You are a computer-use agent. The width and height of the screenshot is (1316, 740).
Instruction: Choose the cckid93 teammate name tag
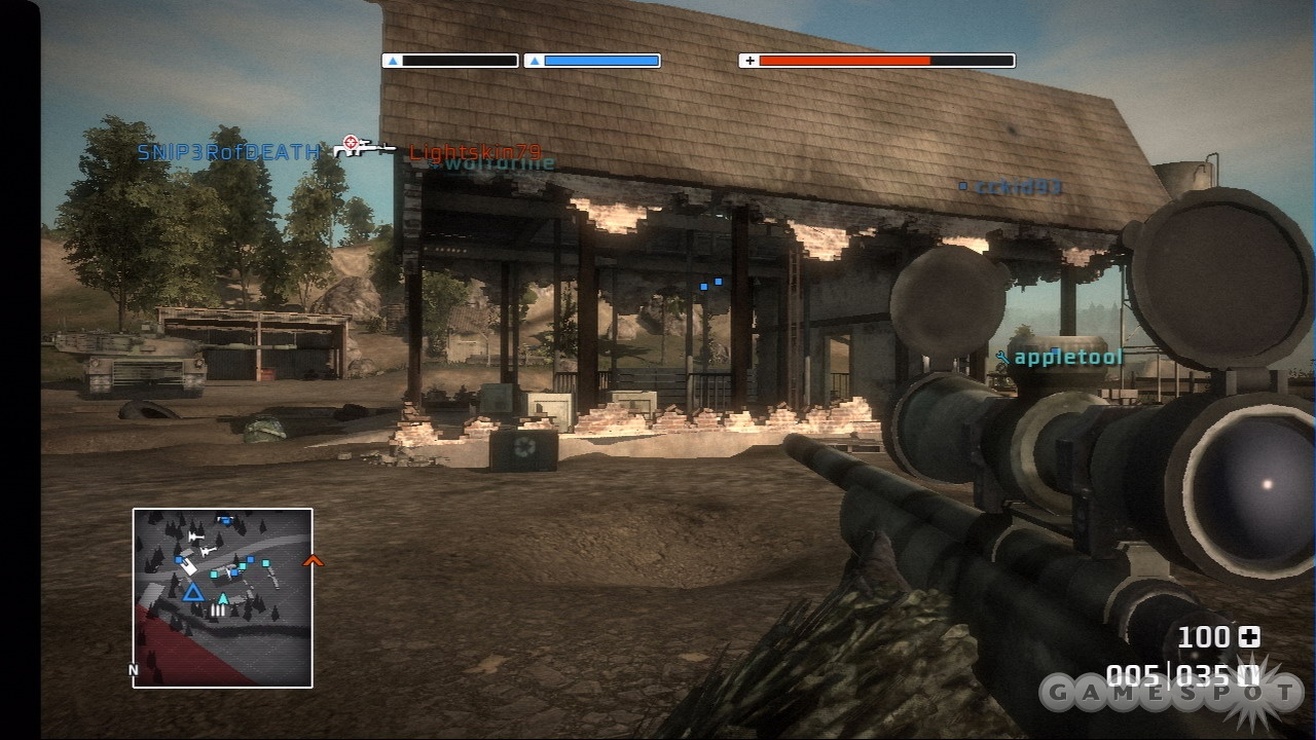pos(1018,187)
